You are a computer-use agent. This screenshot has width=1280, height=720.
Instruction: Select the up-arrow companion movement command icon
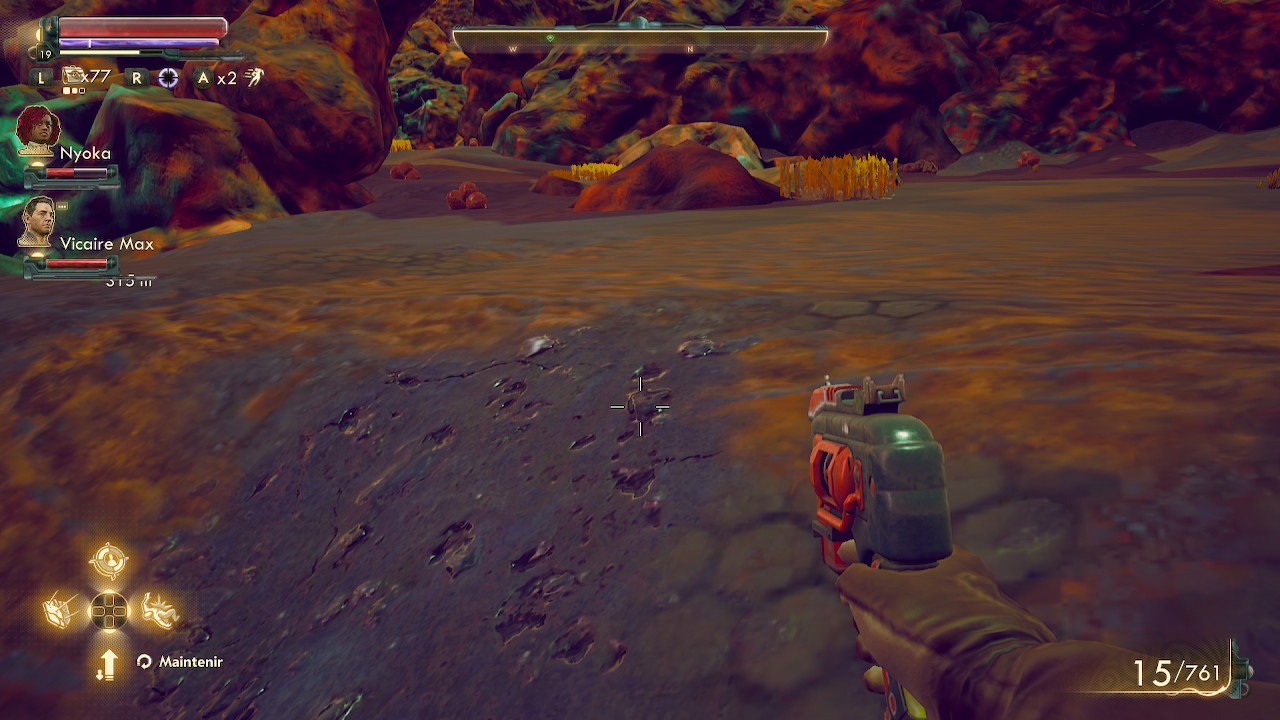(108, 663)
